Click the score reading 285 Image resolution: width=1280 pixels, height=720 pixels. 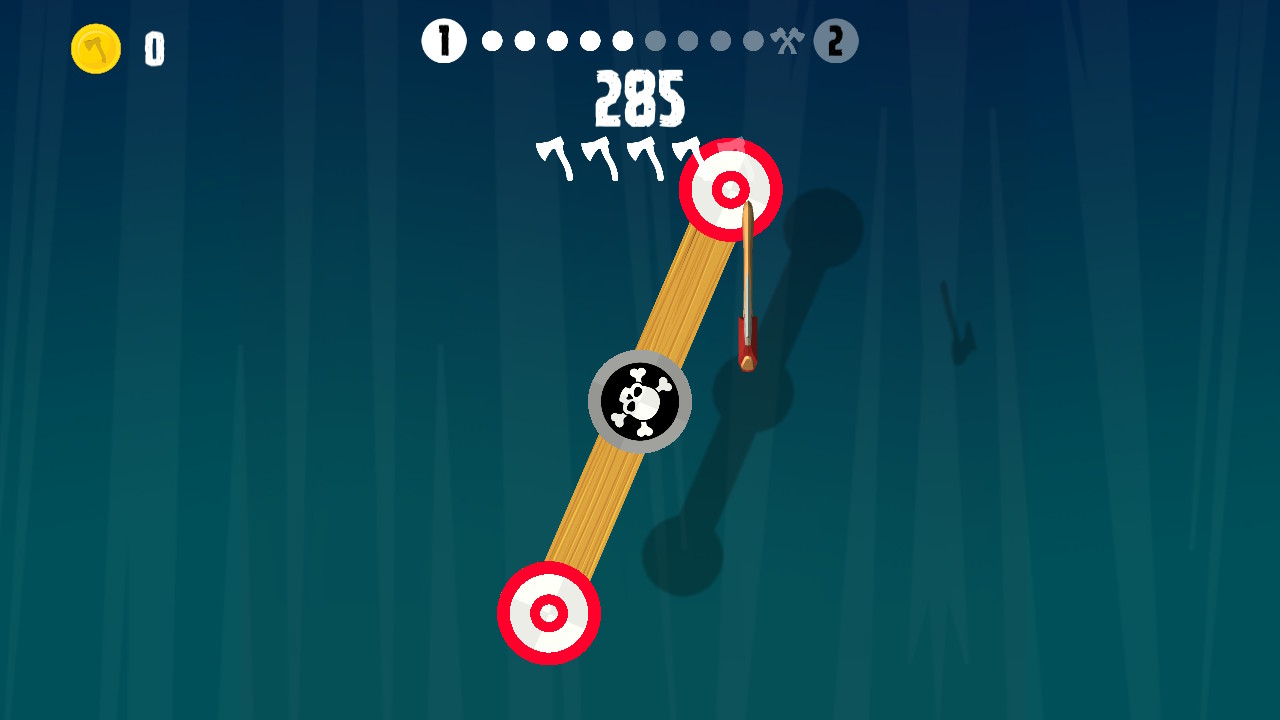pyautogui.click(x=640, y=98)
